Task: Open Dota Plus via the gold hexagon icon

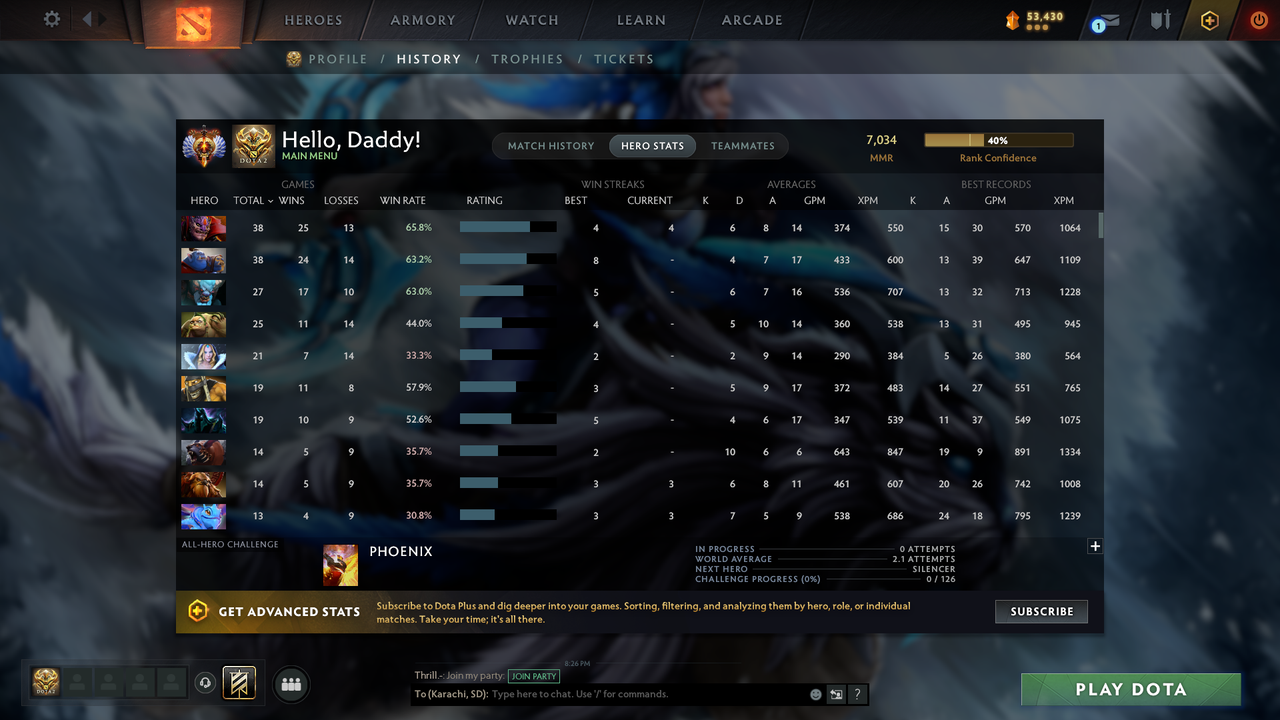Action: pos(1209,19)
